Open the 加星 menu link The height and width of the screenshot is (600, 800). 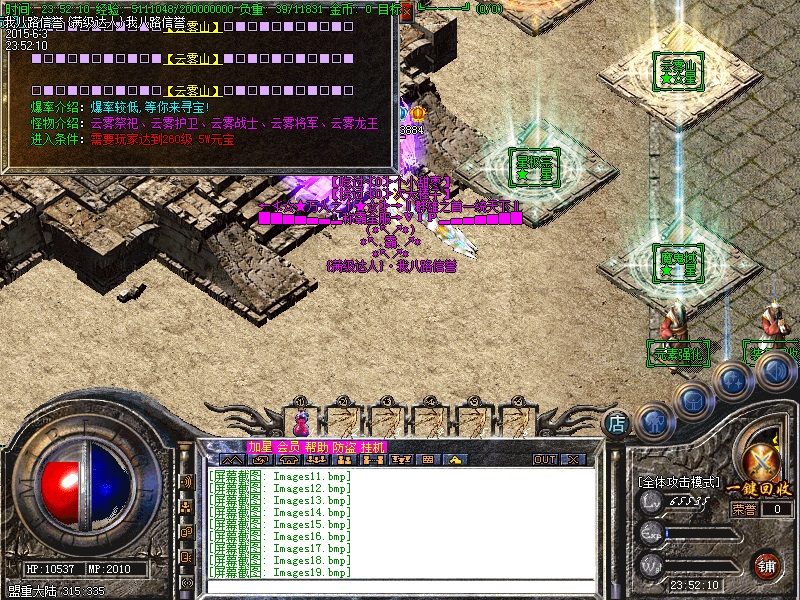tap(259, 446)
